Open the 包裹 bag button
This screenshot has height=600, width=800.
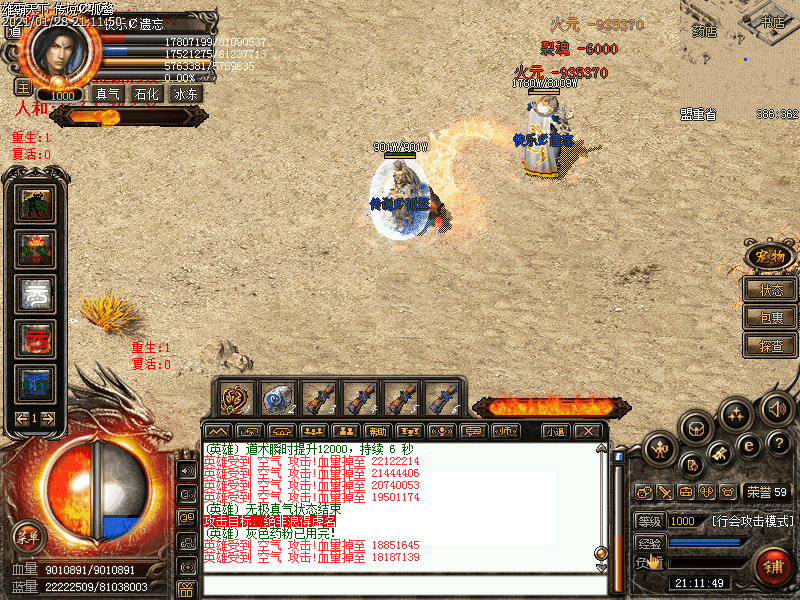coord(771,318)
